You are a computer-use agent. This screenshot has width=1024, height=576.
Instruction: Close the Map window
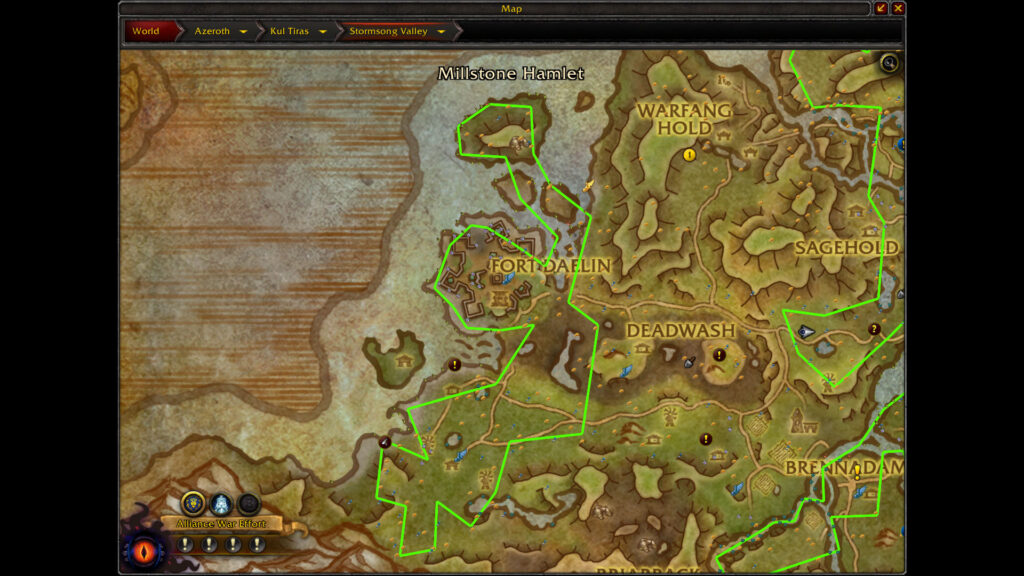pos(898,8)
